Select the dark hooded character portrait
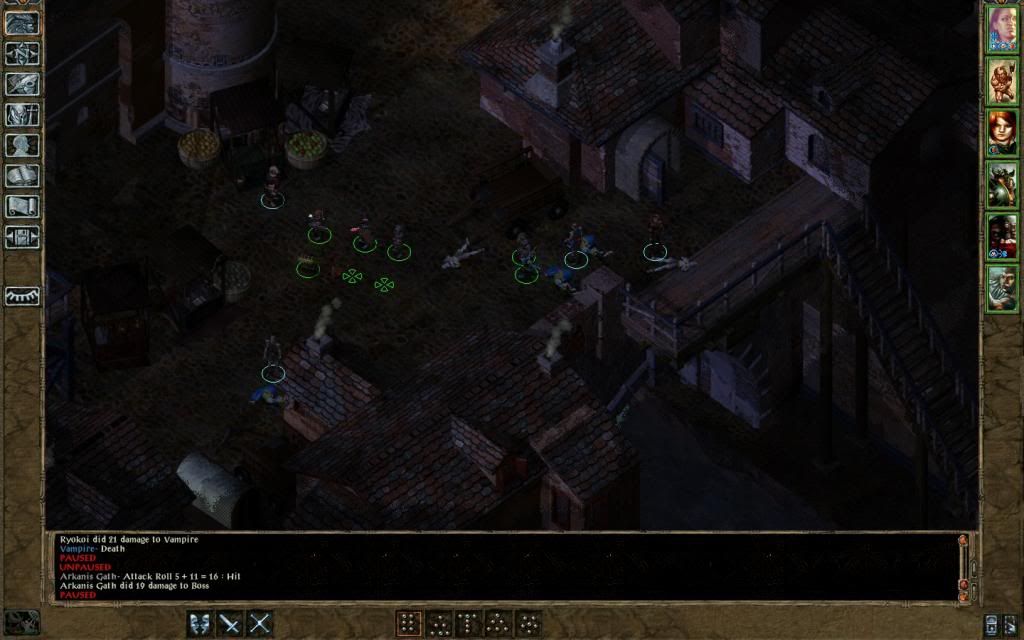 (1001, 237)
